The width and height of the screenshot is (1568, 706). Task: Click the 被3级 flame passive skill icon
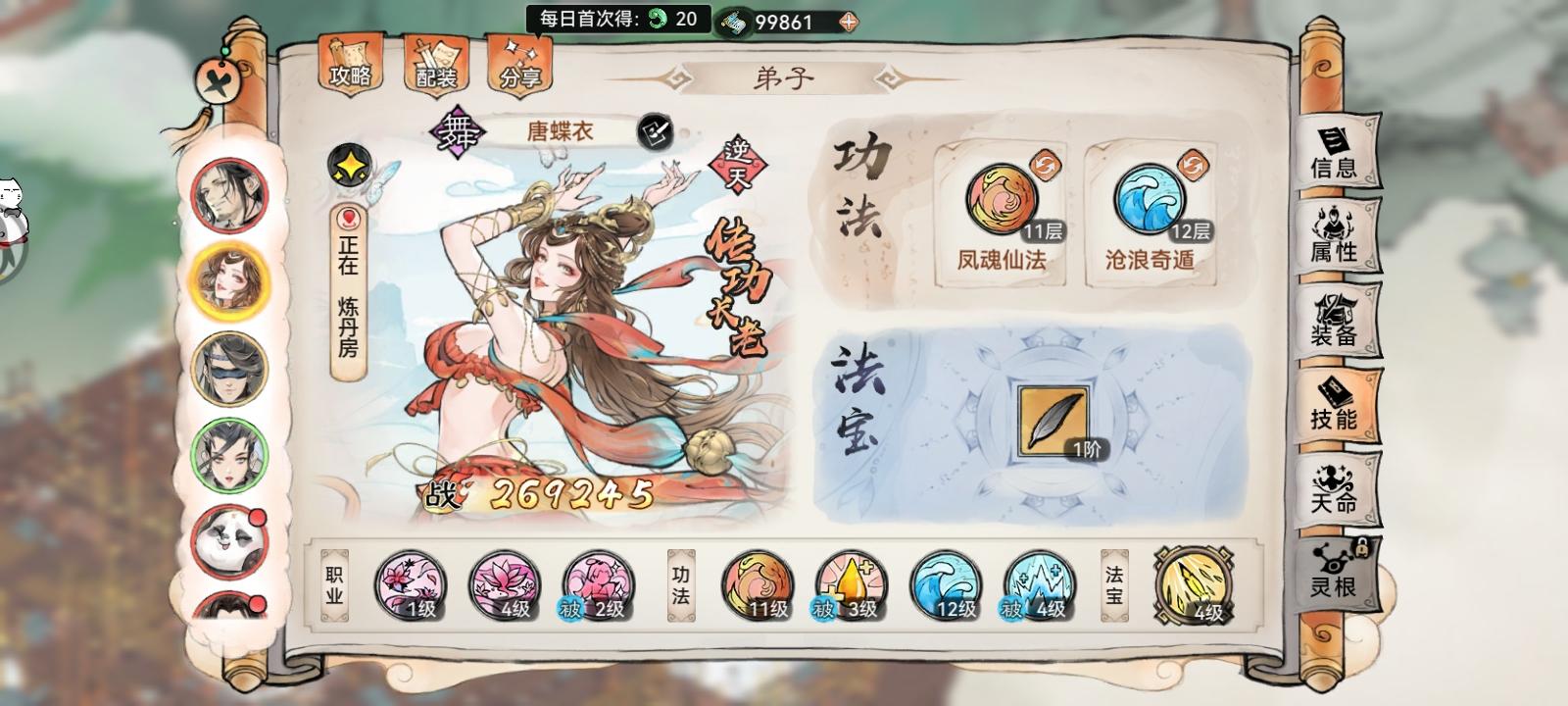[847, 584]
